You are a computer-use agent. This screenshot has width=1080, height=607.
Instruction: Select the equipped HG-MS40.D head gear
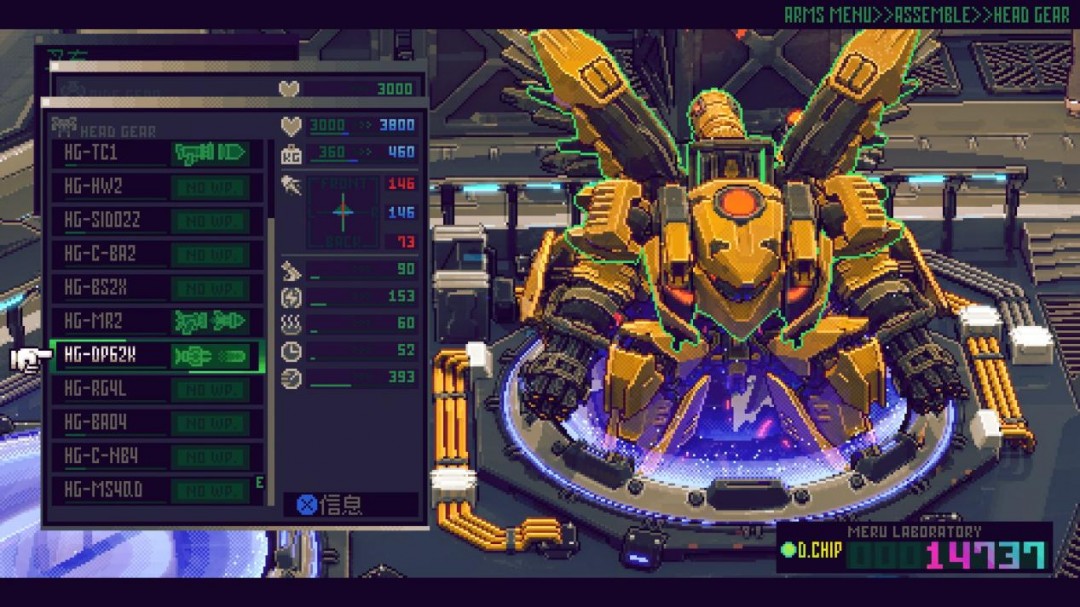coord(157,491)
